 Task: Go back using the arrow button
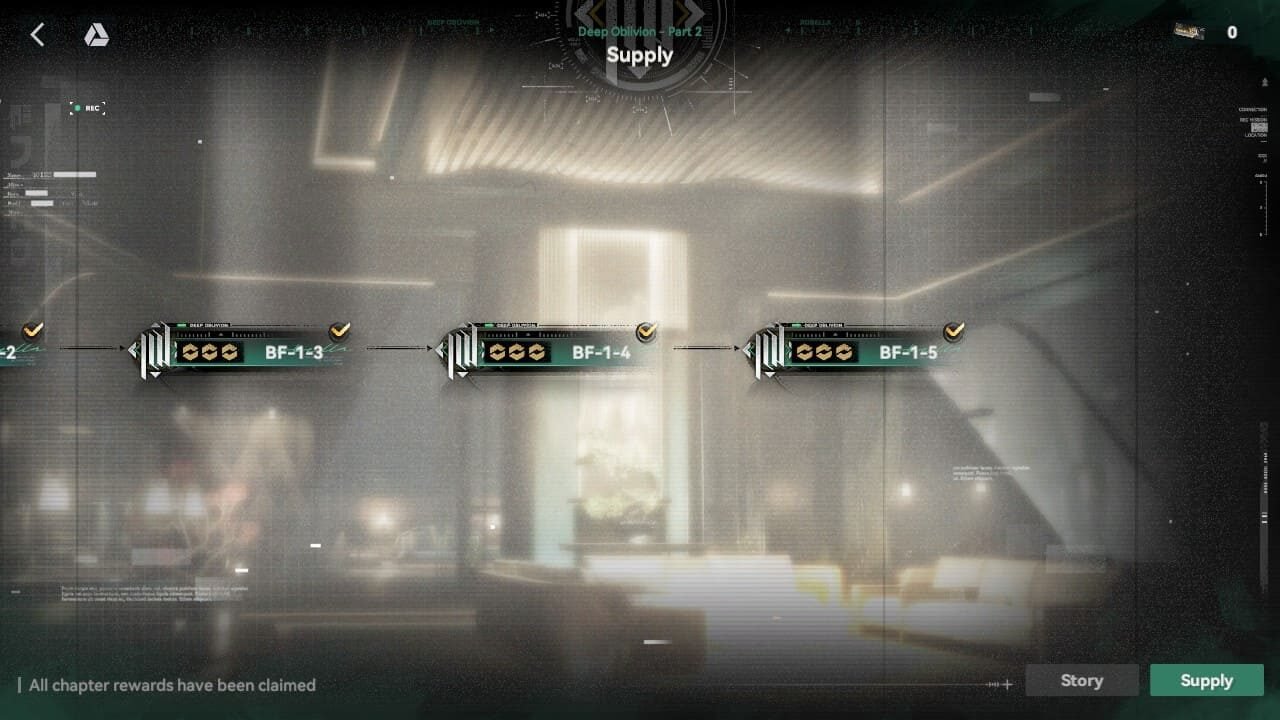[x=37, y=35]
